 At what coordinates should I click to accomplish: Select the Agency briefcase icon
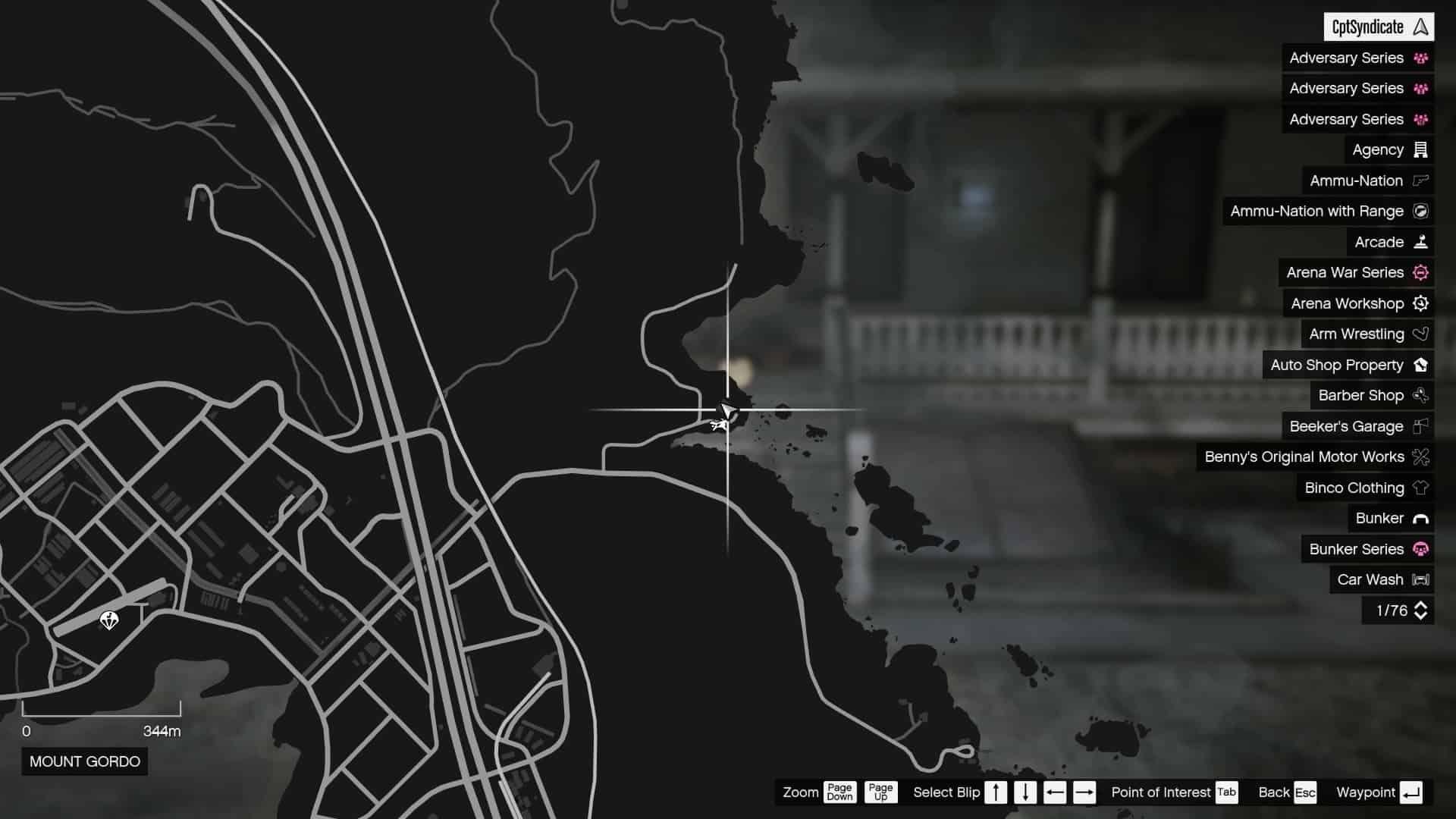point(1420,149)
